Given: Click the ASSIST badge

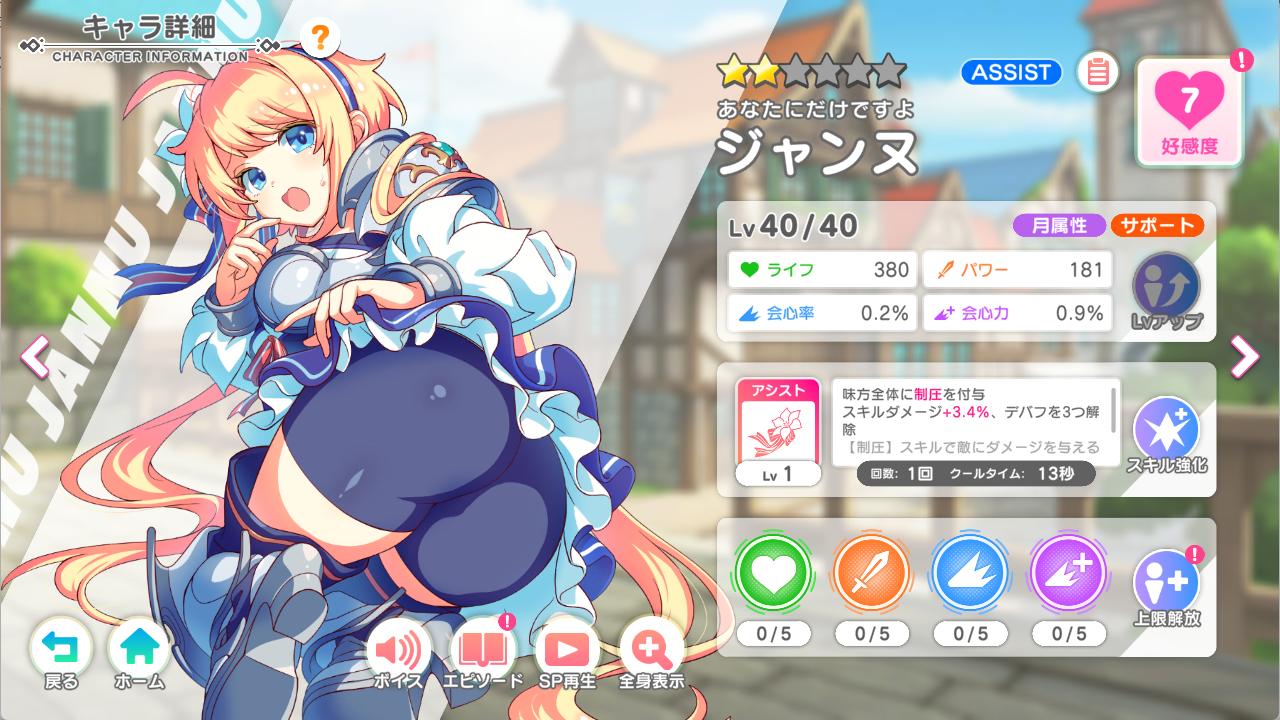Looking at the screenshot, I should (1010, 72).
